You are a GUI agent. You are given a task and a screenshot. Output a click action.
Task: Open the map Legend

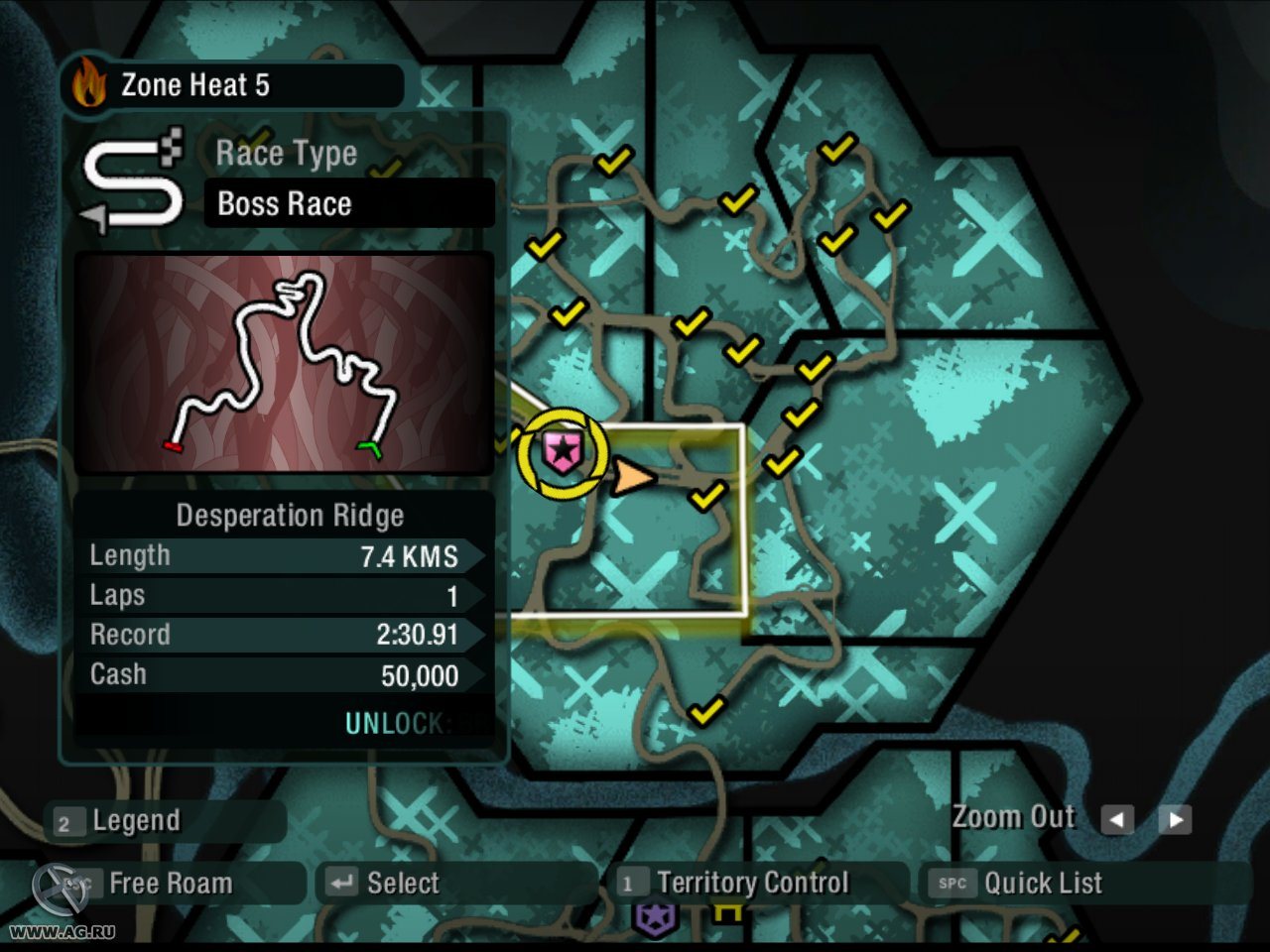tap(135, 821)
